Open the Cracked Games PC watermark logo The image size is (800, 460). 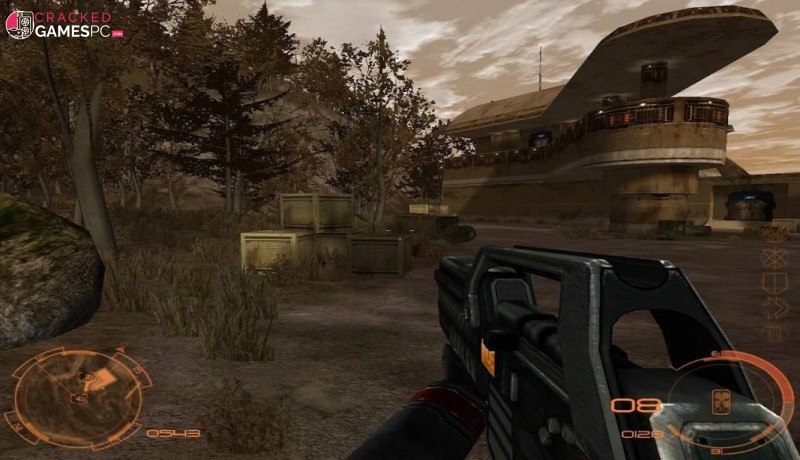59,25
